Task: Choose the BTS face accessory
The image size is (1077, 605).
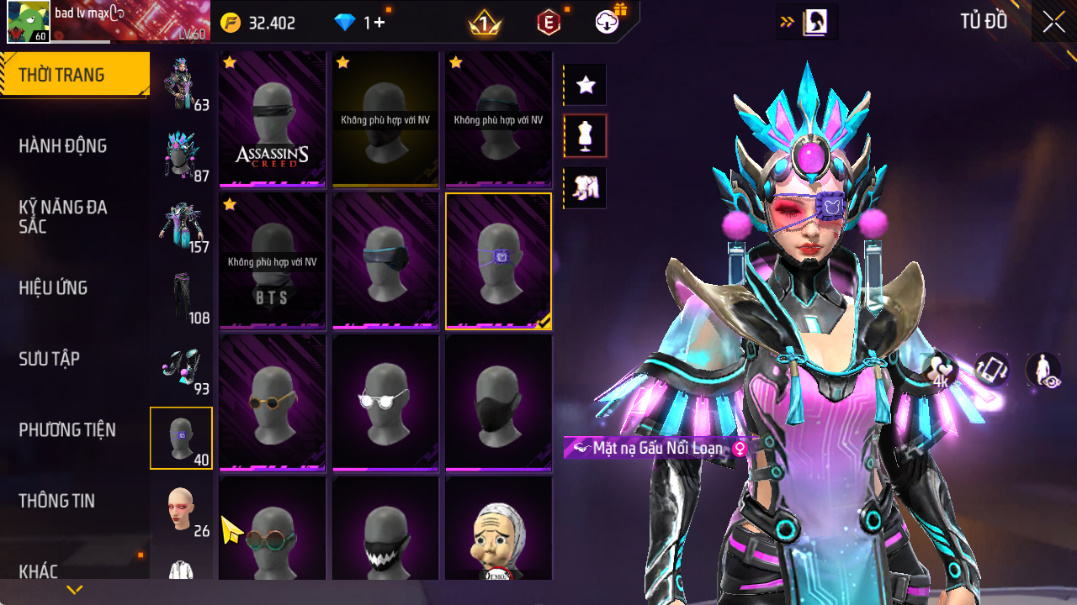Action: point(272,261)
